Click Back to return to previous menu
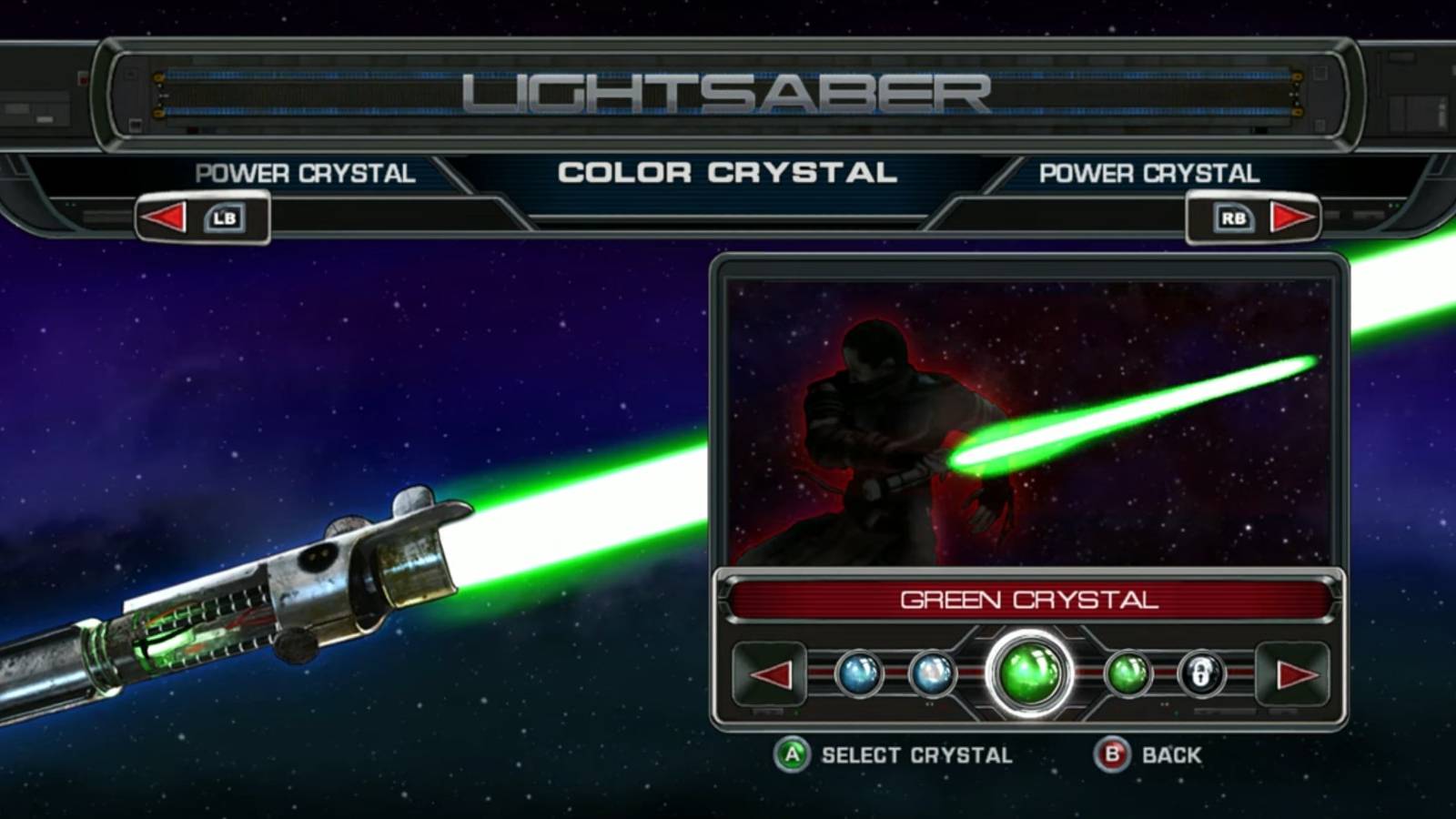Viewport: 1456px width, 819px height. coord(1172,754)
